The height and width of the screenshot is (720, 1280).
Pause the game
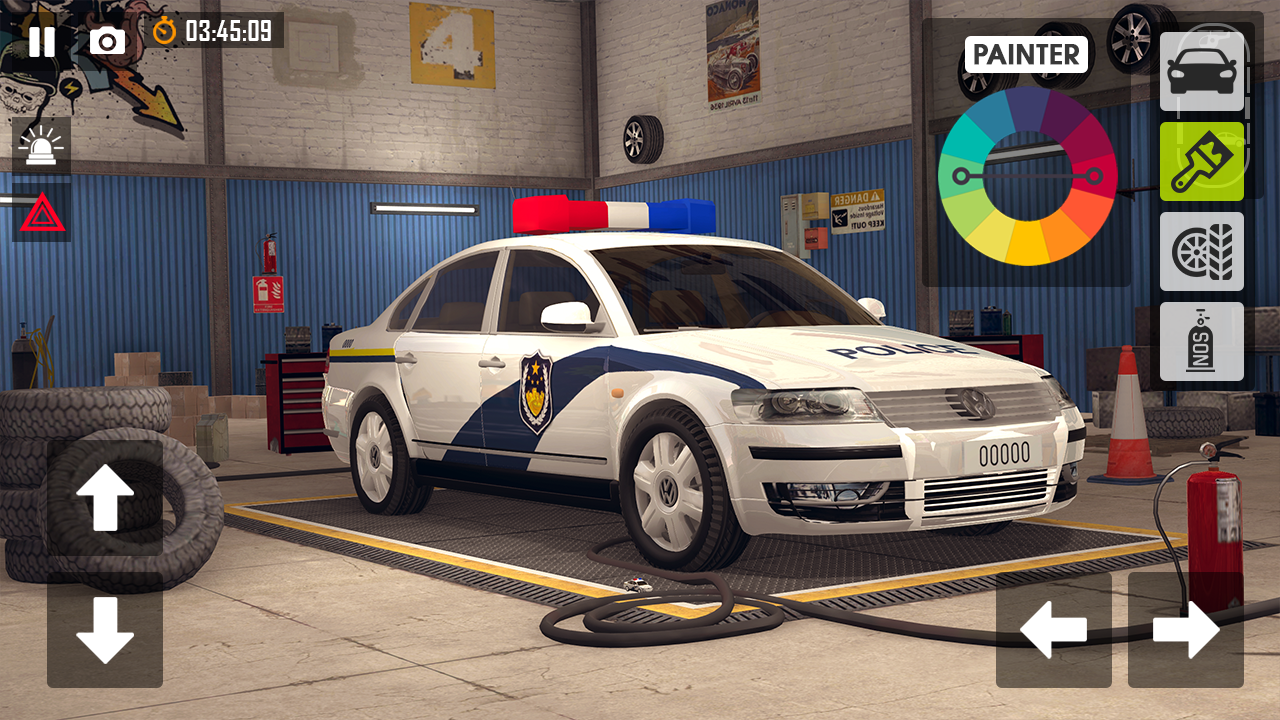(x=42, y=41)
